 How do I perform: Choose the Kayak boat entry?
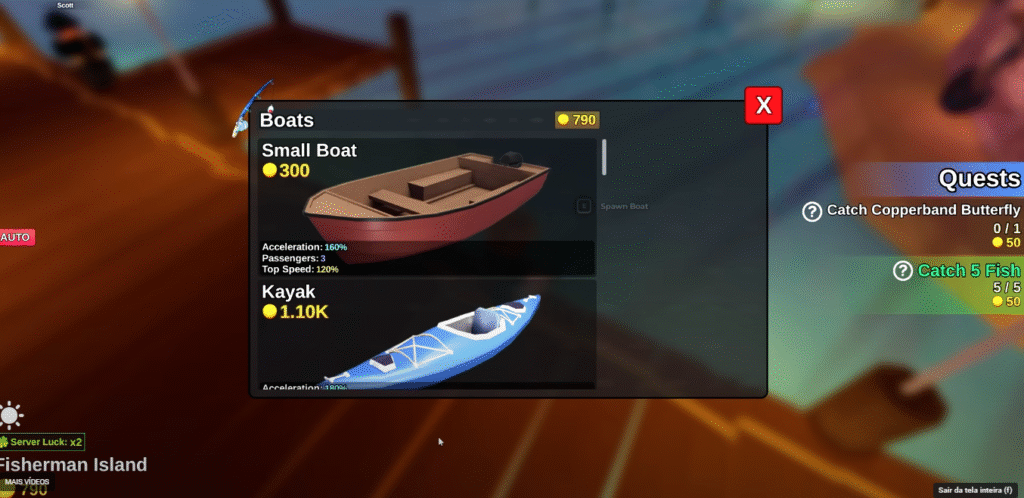427,333
